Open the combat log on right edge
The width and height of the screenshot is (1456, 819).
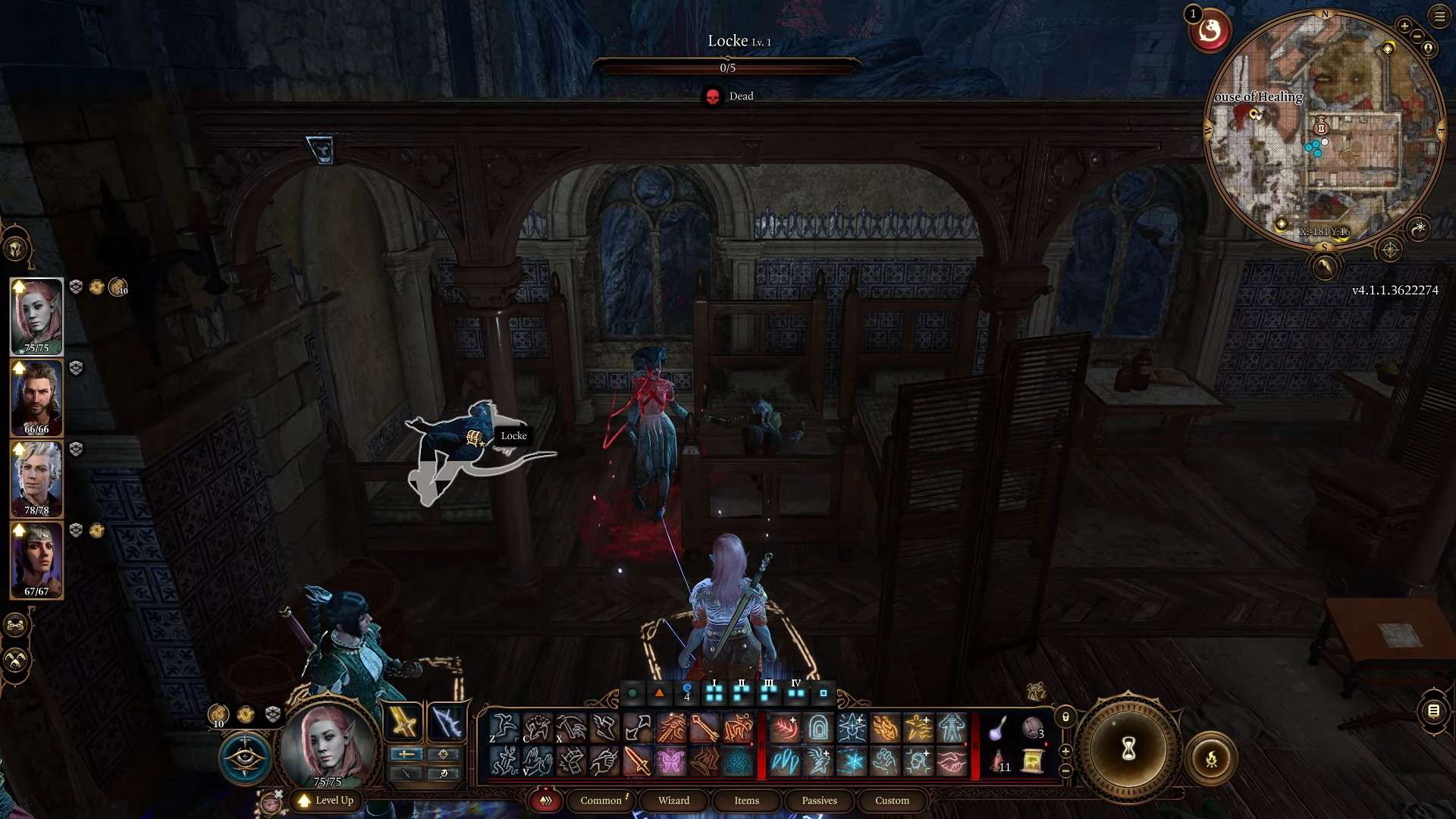click(1433, 711)
